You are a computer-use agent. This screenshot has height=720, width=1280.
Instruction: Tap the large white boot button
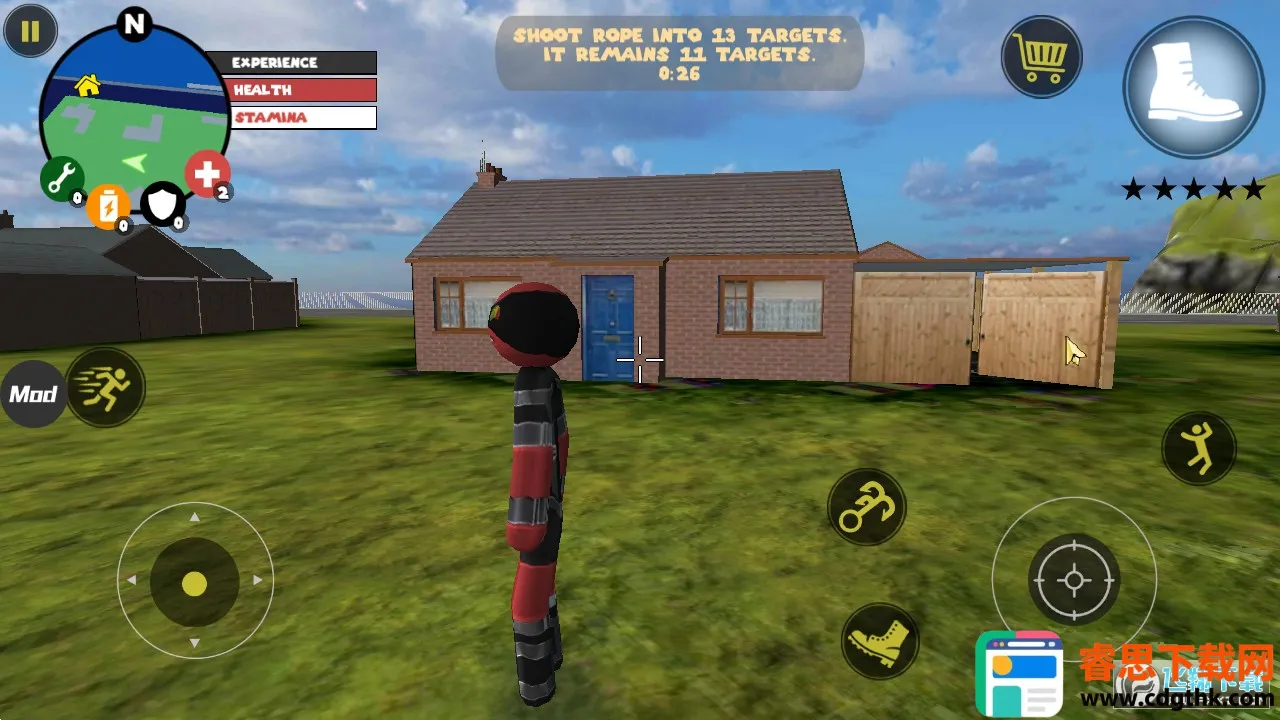(1194, 86)
